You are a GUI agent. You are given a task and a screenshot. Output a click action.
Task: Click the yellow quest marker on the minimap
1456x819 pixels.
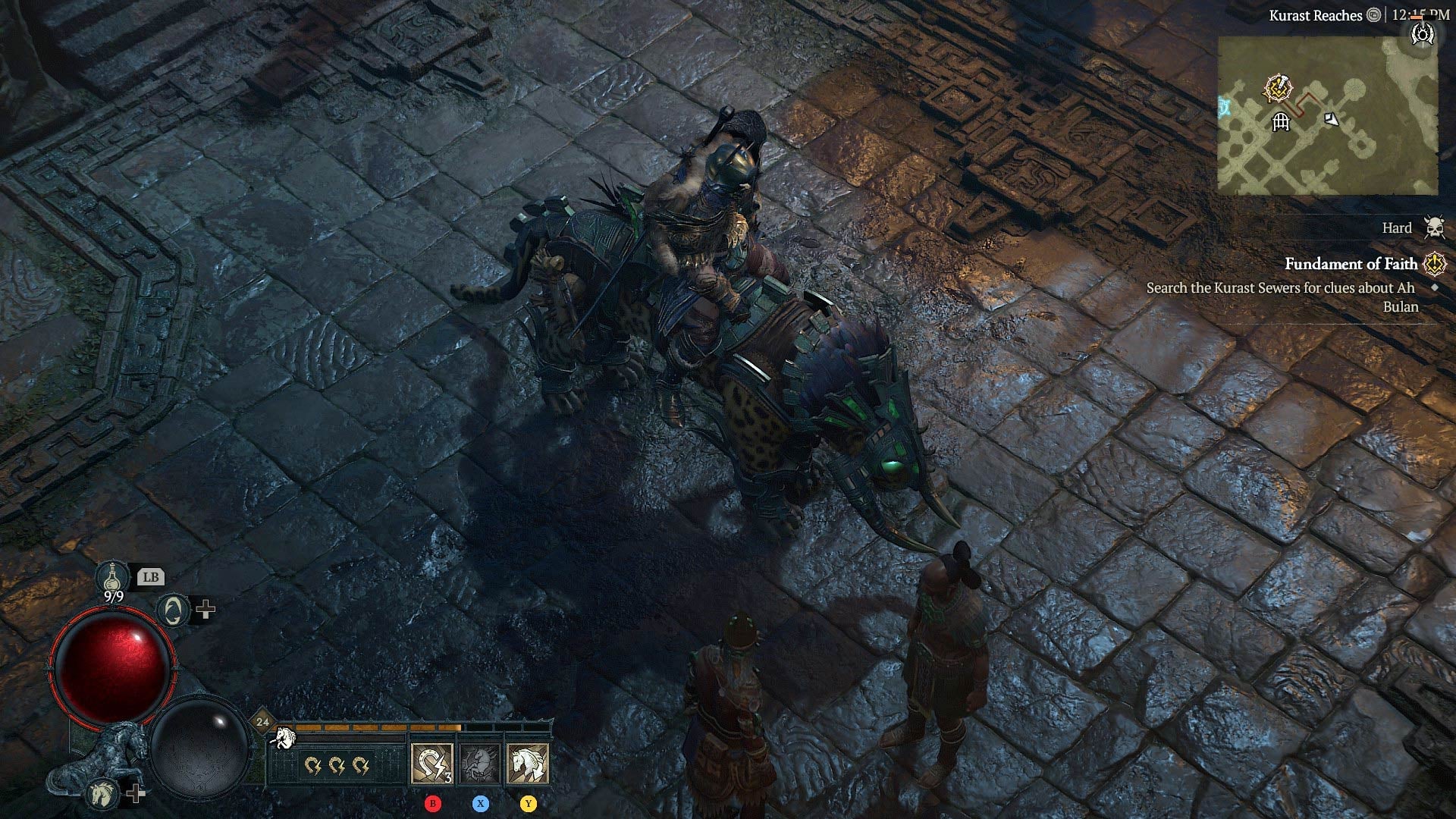point(1277,87)
